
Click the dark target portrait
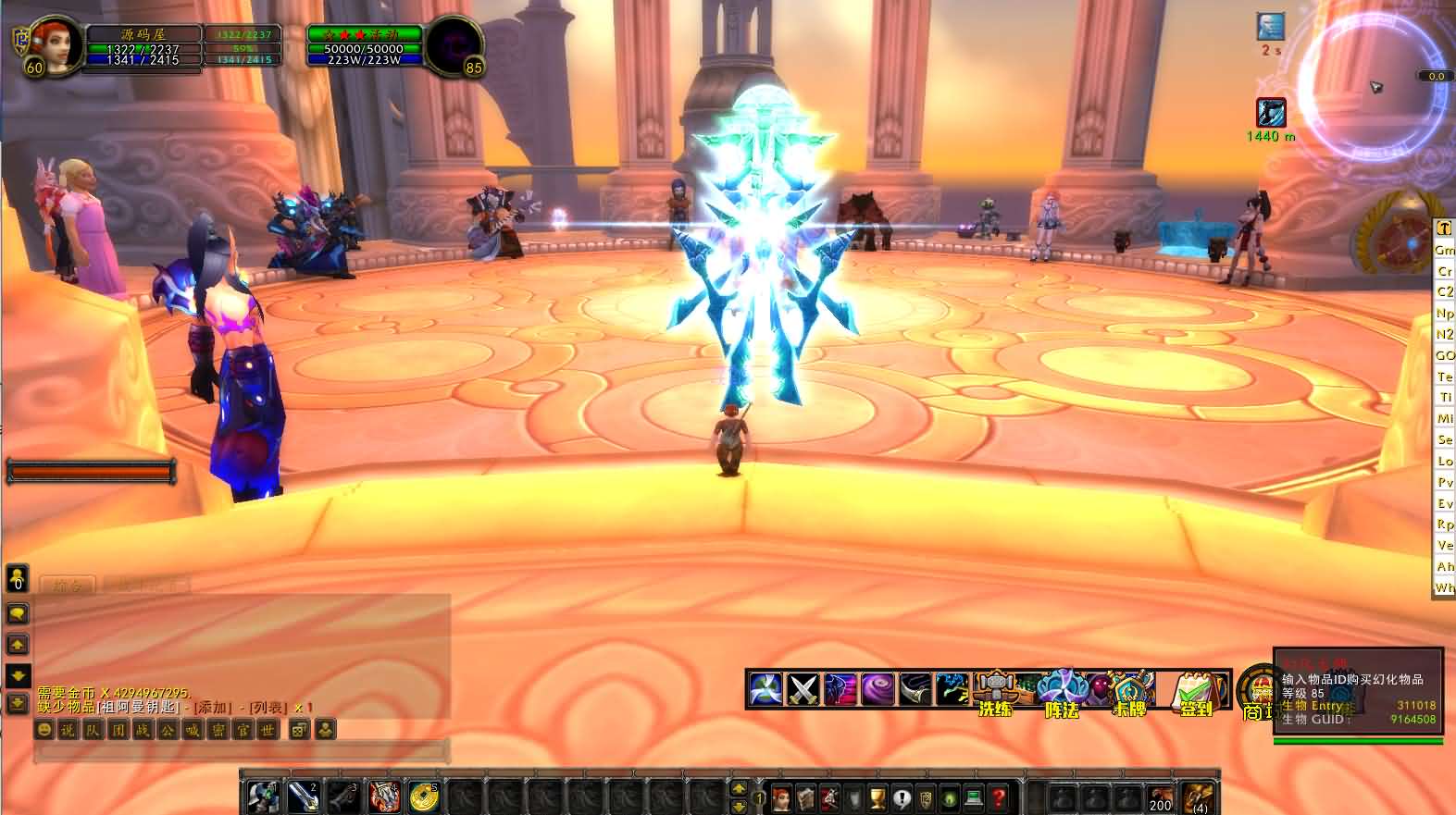(x=454, y=43)
